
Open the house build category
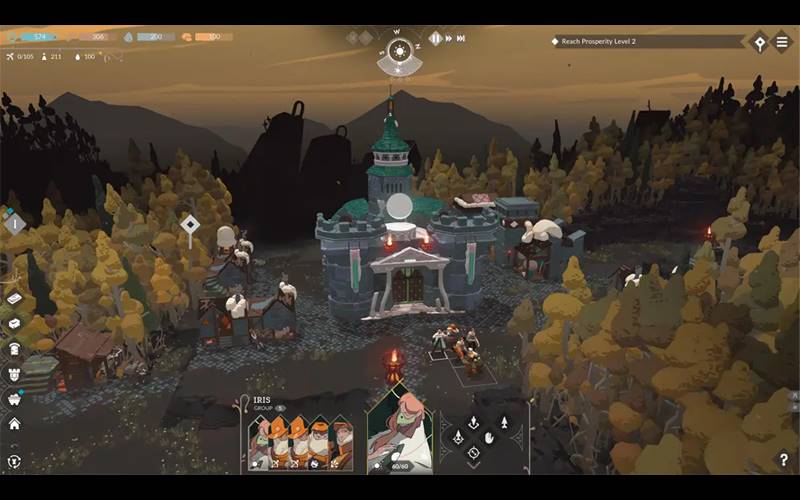click(14, 423)
